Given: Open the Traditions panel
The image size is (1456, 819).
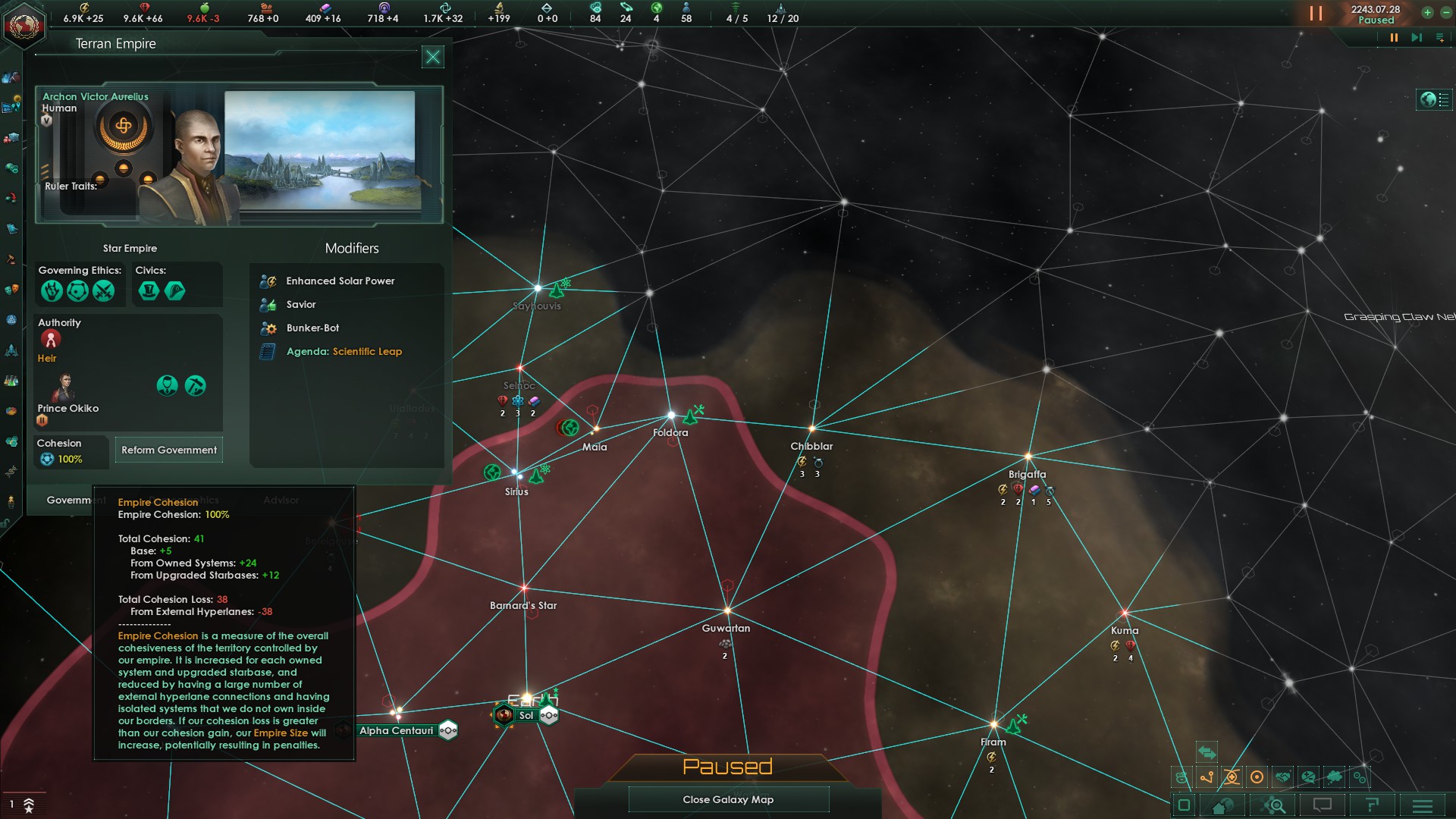Looking at the screenshot, I should [11, 319].
